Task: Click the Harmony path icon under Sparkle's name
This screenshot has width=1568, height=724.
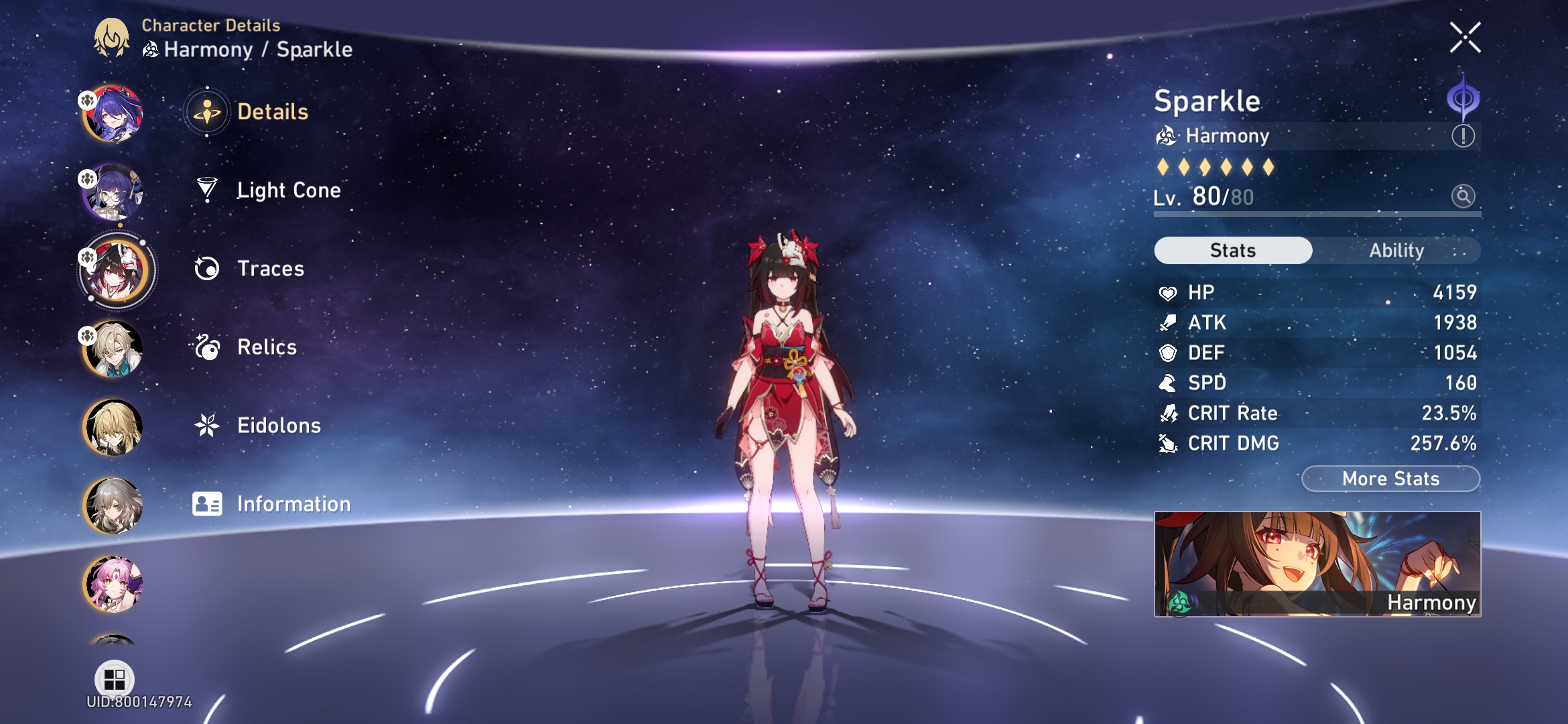Action: click(1168, 136)
